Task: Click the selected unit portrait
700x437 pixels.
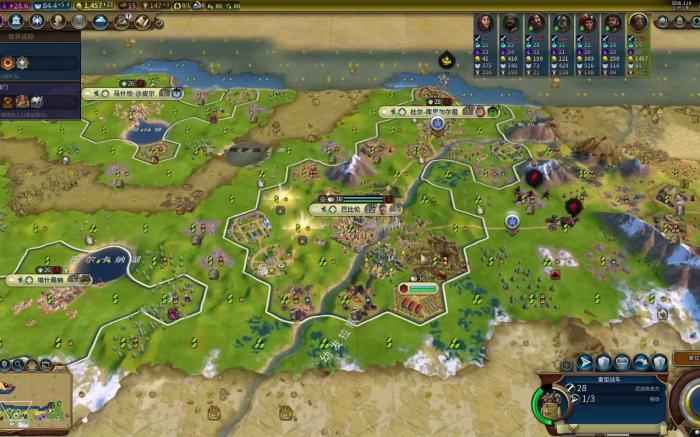Action: coord(553,403)
